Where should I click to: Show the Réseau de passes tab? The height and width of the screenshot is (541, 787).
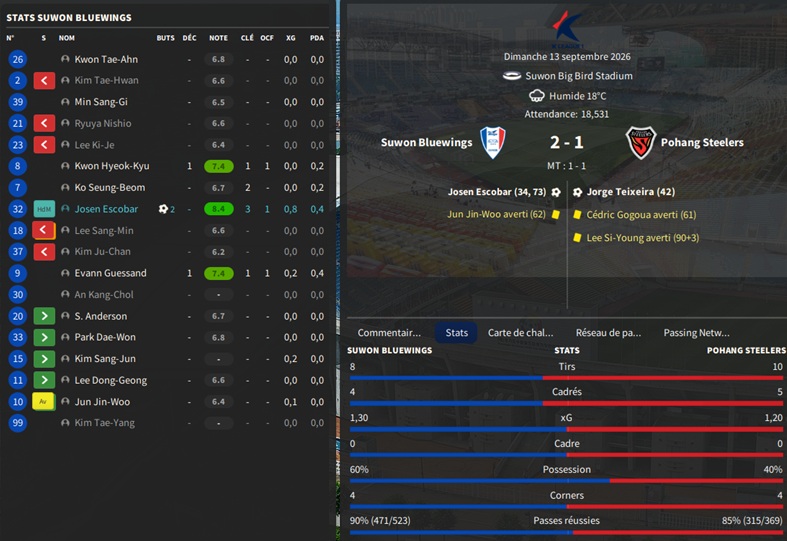(x=608, y=333)
